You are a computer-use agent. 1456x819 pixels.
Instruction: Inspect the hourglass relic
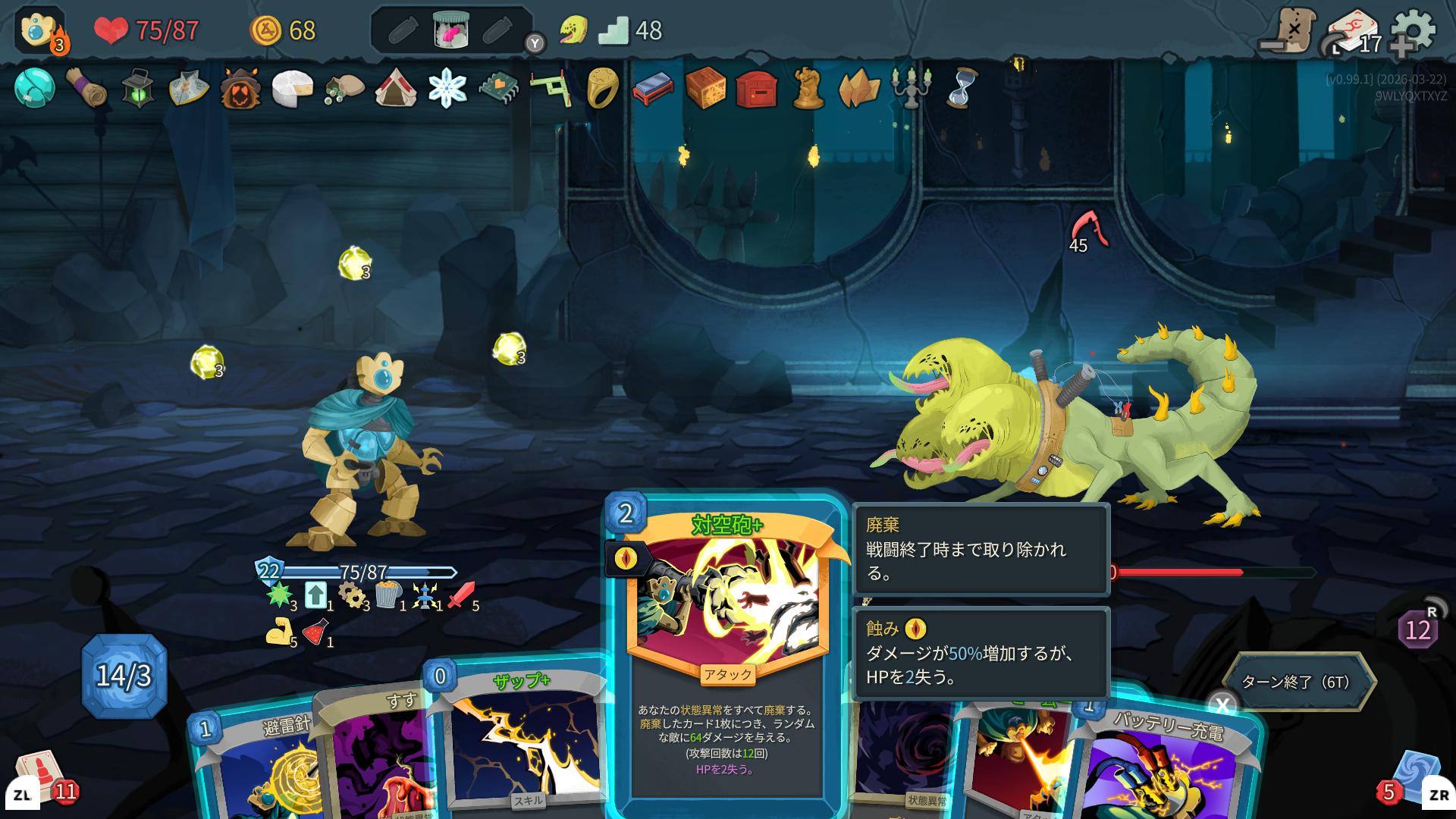click(x=962, y=88)
